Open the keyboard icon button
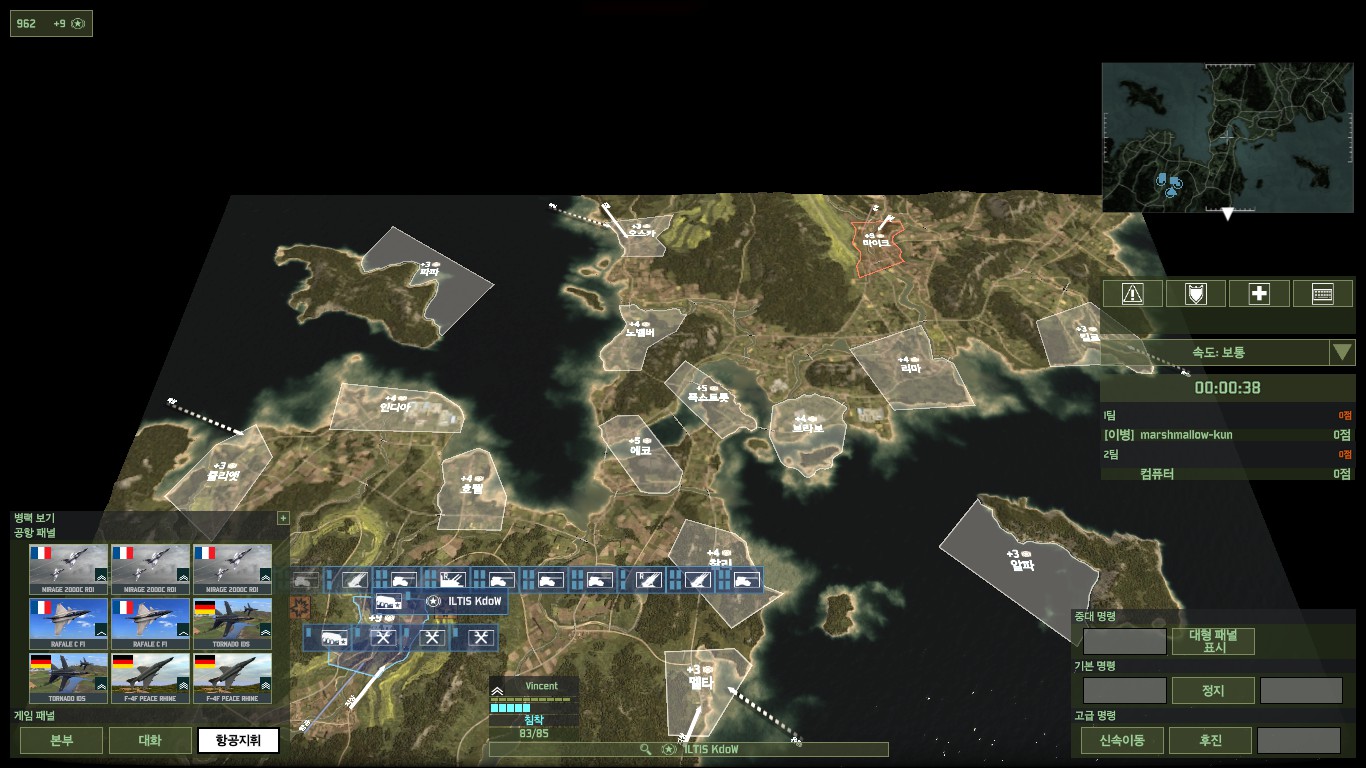The image size is (1366, 768). [x=1323, y=293]
